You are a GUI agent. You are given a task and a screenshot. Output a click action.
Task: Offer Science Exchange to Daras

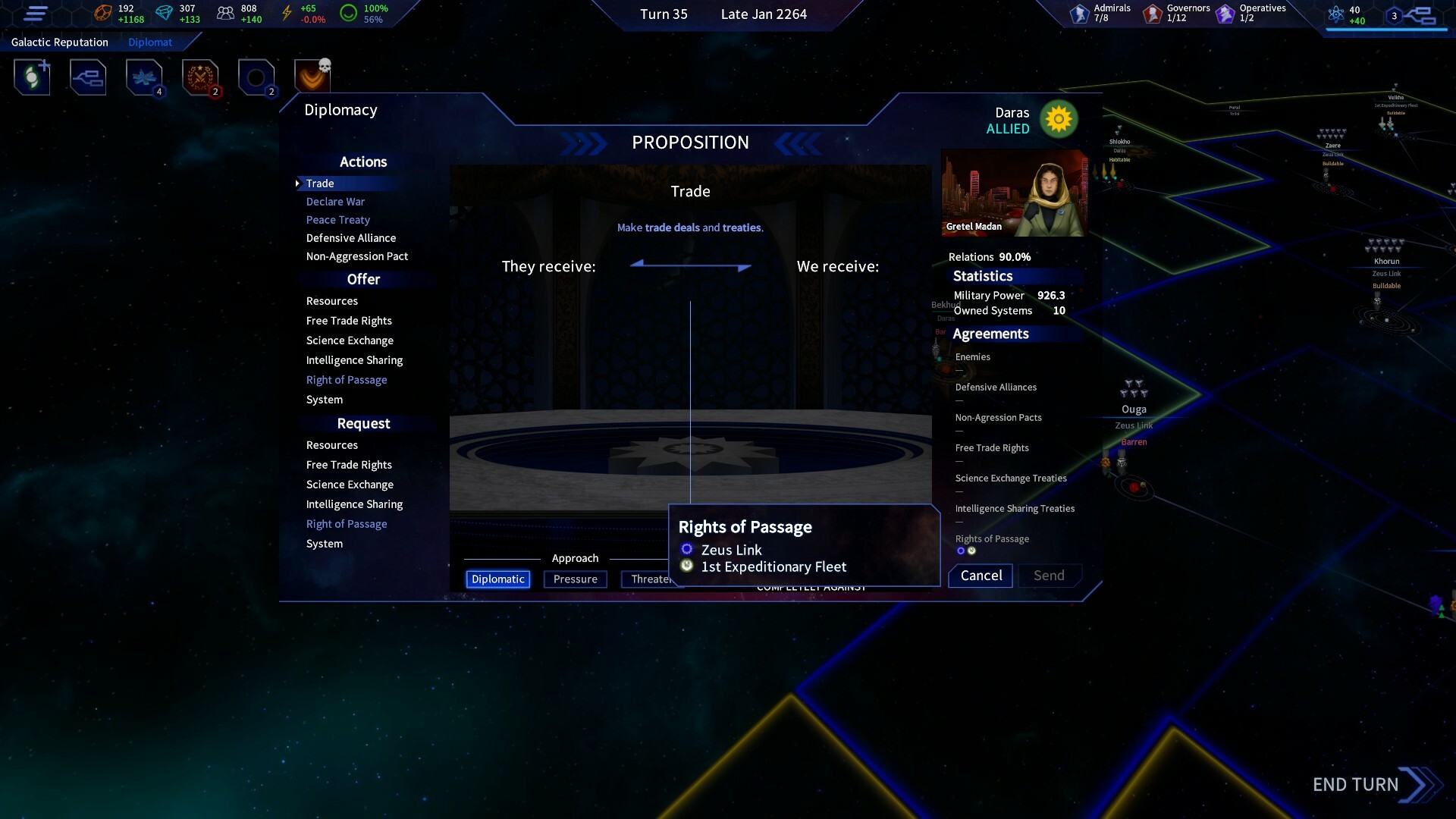pos(350,340)
